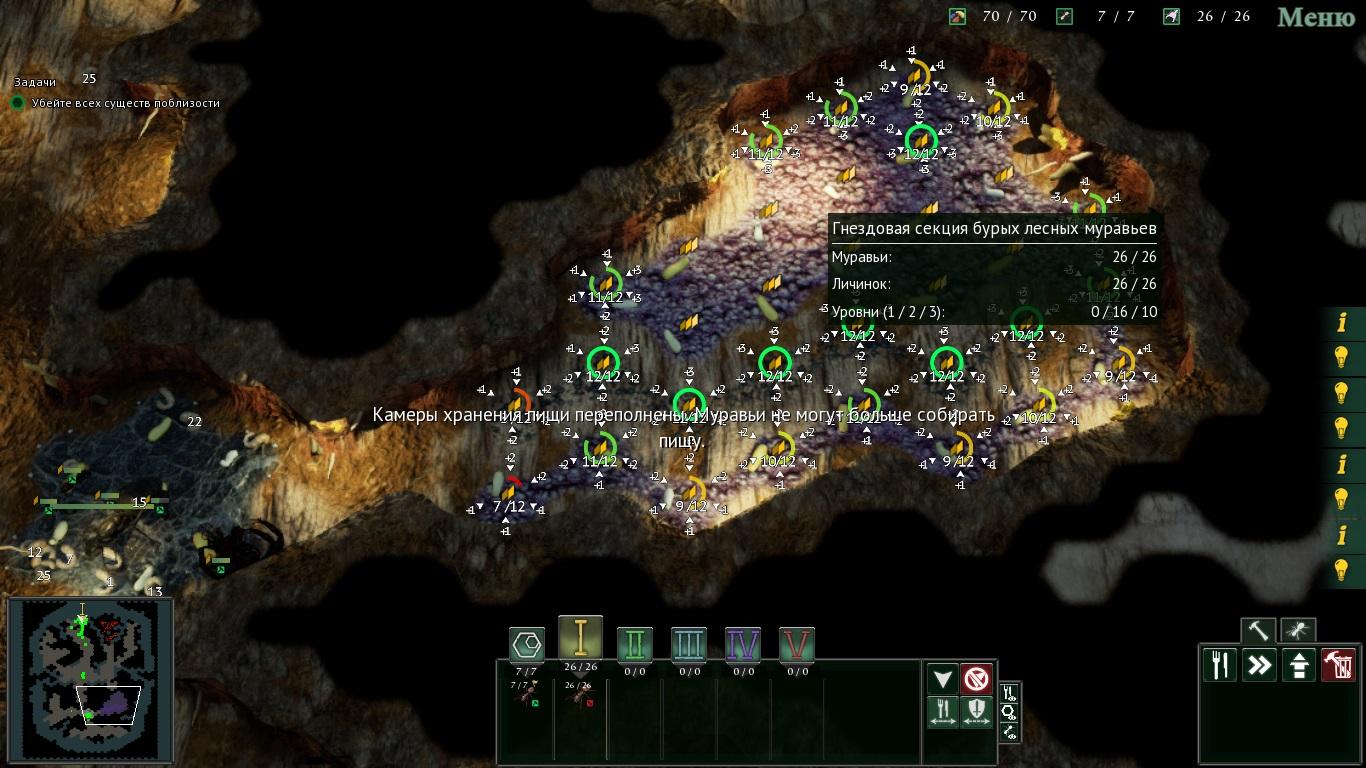Open the hammer build tab
The height and width of the screenshot is (768, 1366).
click(x=1258, y=631)
